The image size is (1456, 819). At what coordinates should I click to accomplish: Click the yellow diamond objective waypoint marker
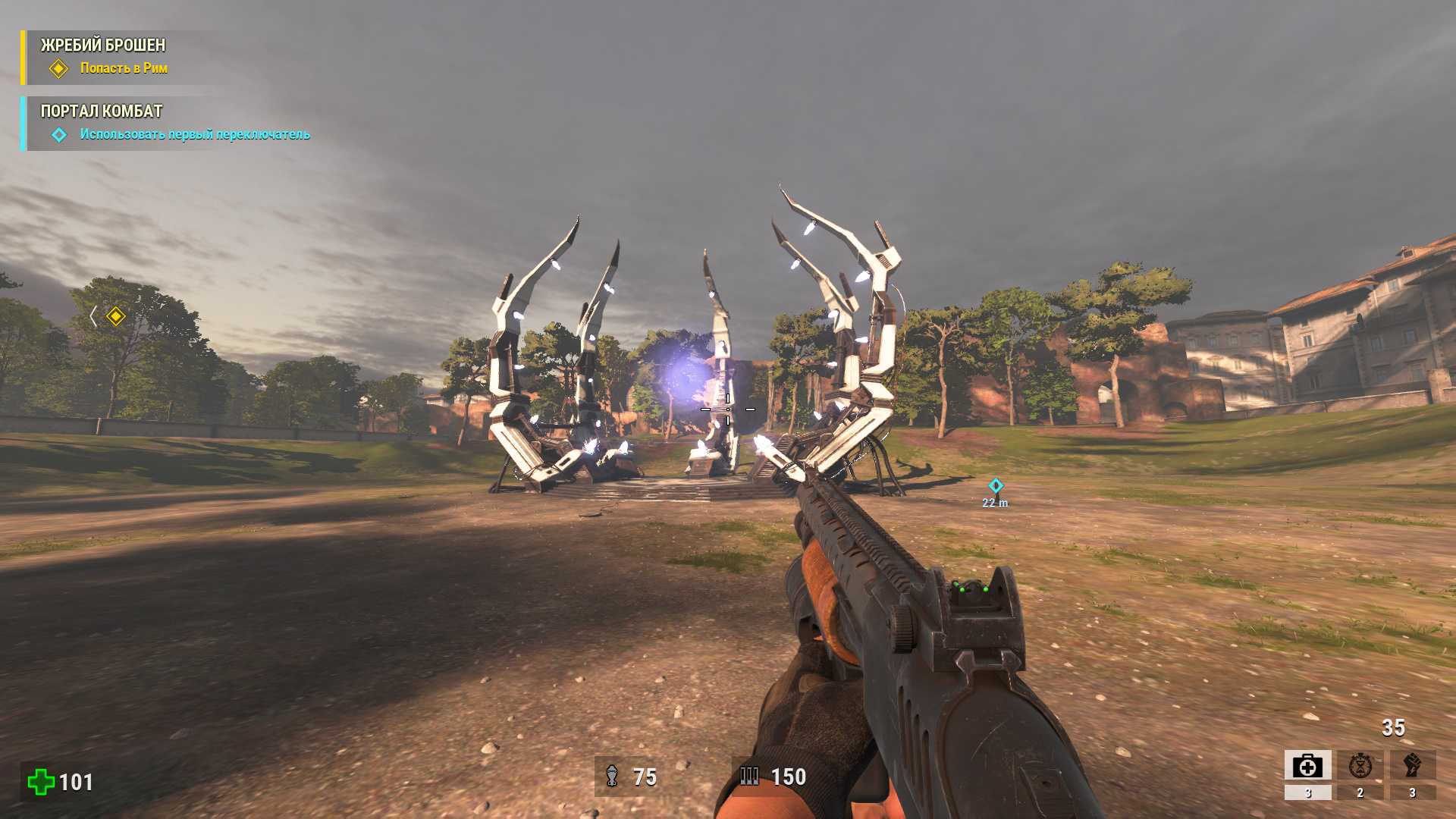click(x=116, y=315)
